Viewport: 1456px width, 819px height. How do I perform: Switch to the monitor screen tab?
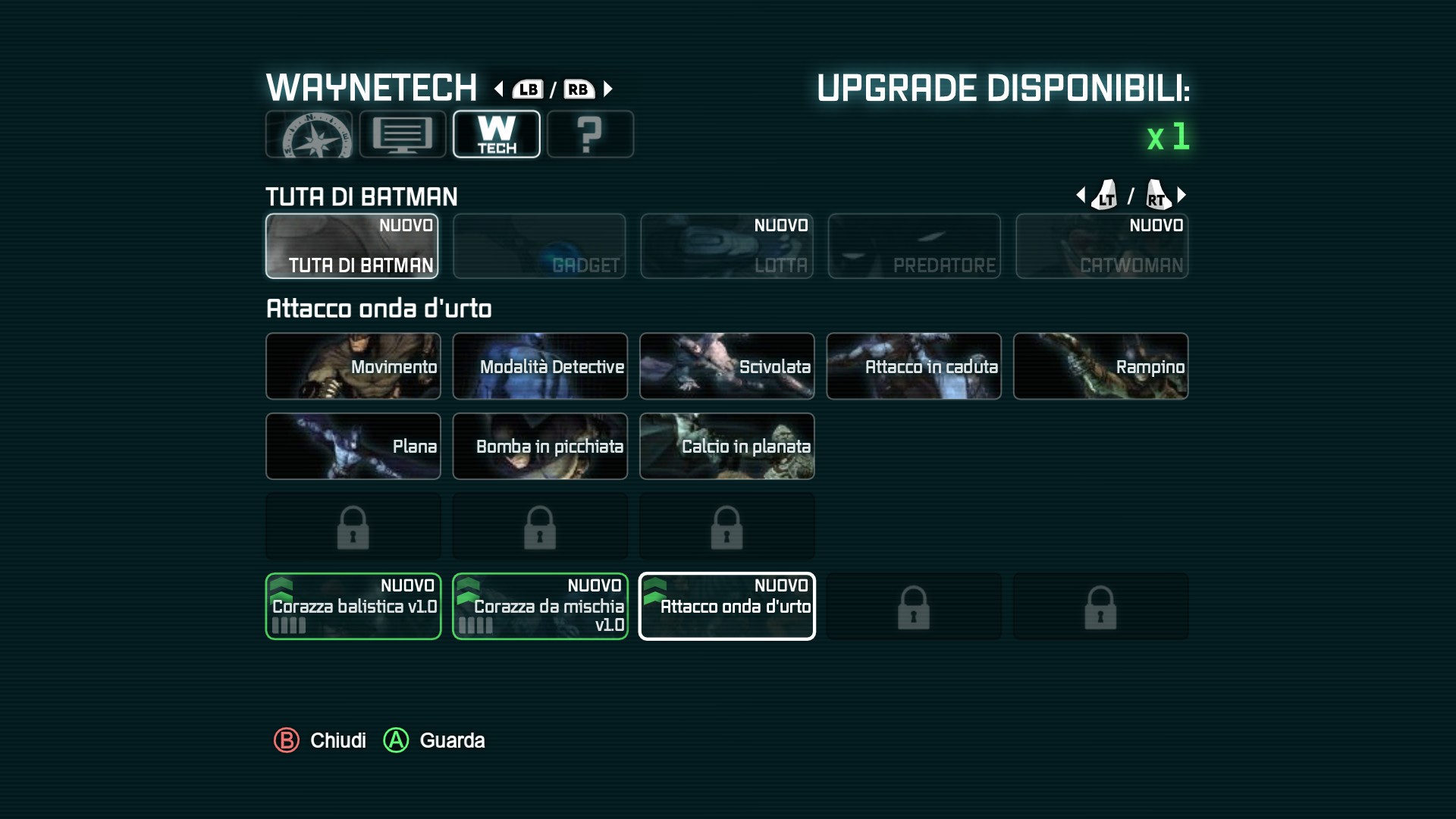(x=403, y=134)
